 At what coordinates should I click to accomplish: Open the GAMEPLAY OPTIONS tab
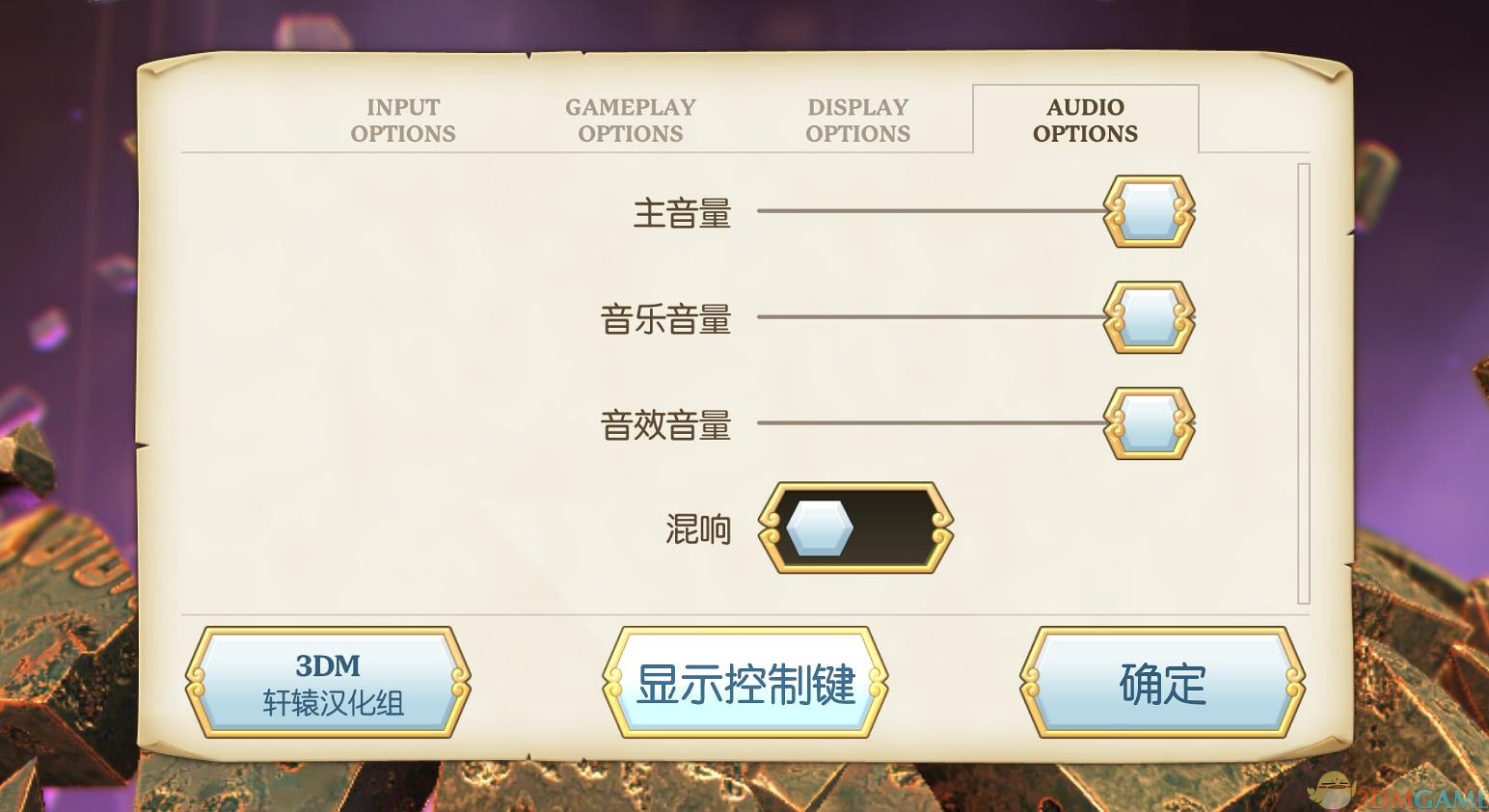point(631,120)
